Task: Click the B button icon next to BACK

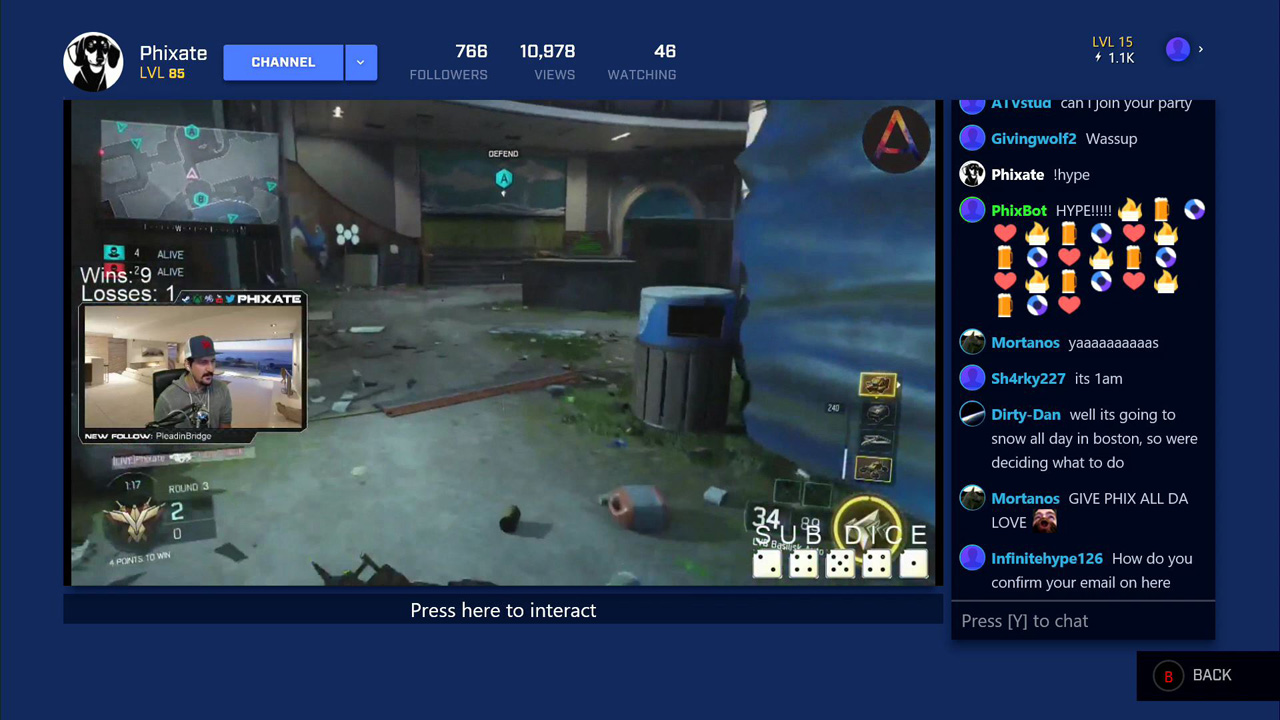Action: (1167, 675)
